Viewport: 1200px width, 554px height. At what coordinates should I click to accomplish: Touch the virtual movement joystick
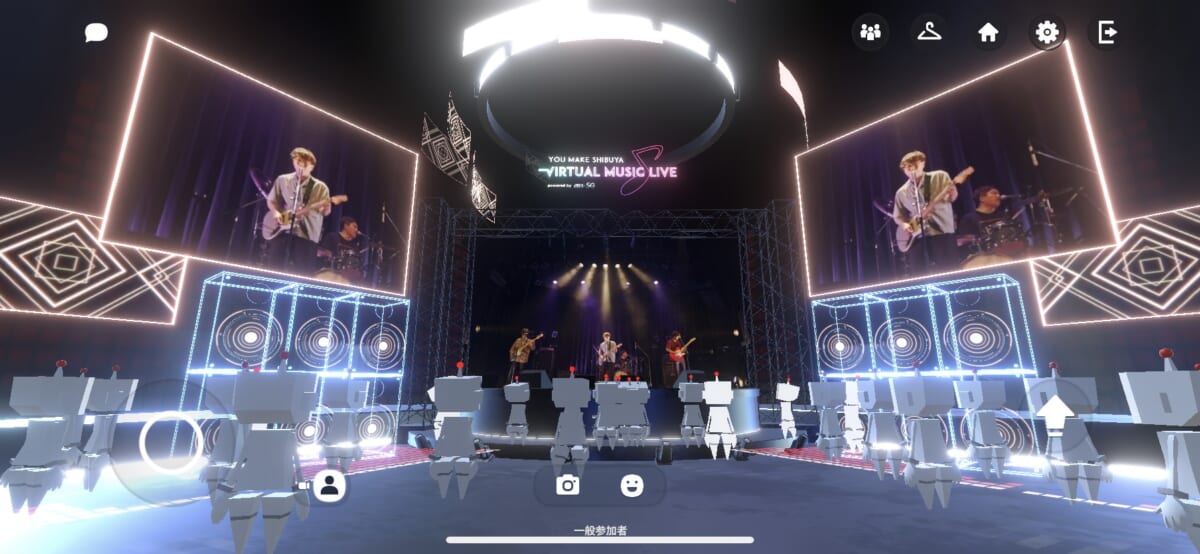pyautogui.click(x=171, y=443)
